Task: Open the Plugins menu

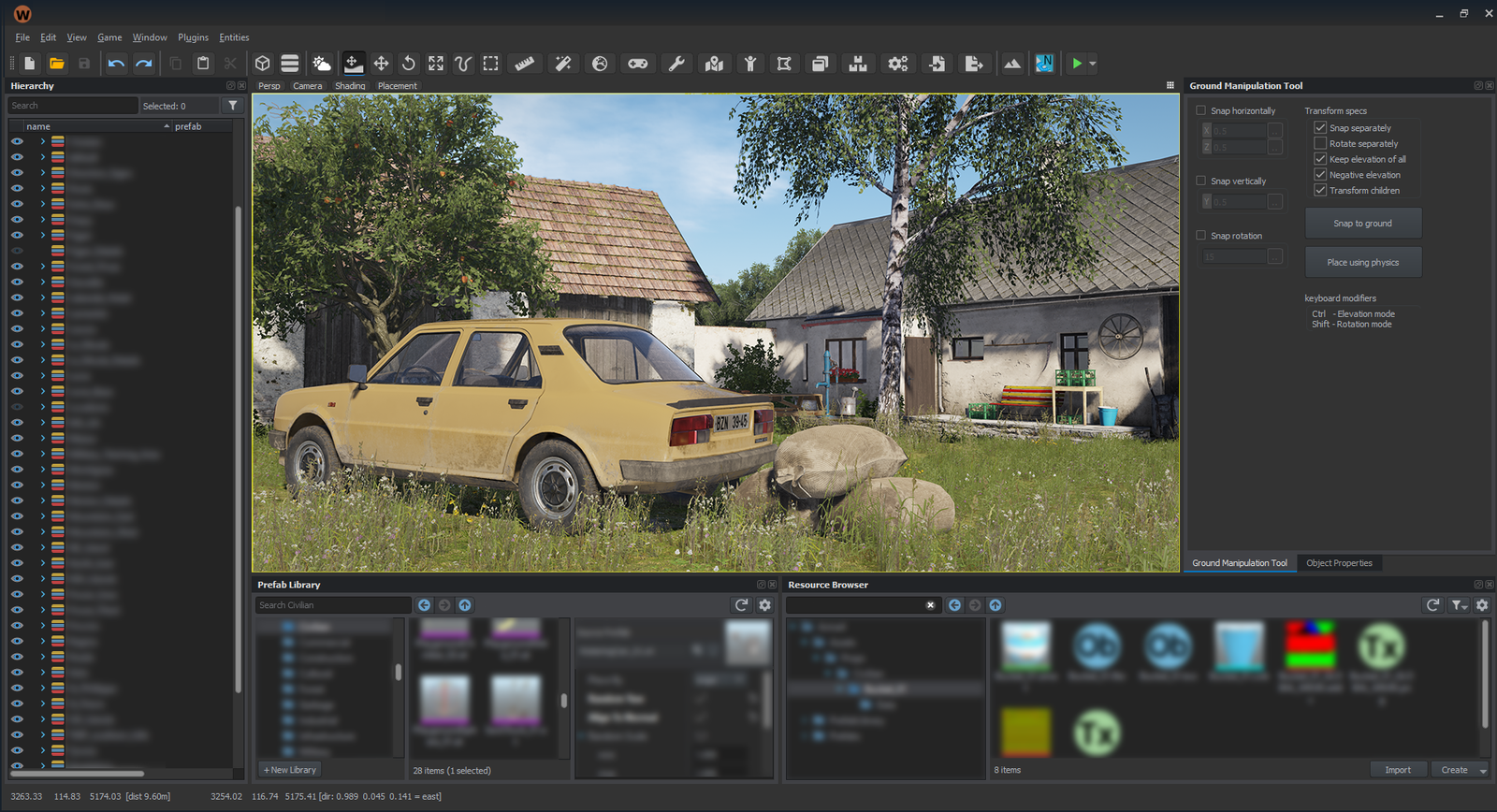Action: 193,37
